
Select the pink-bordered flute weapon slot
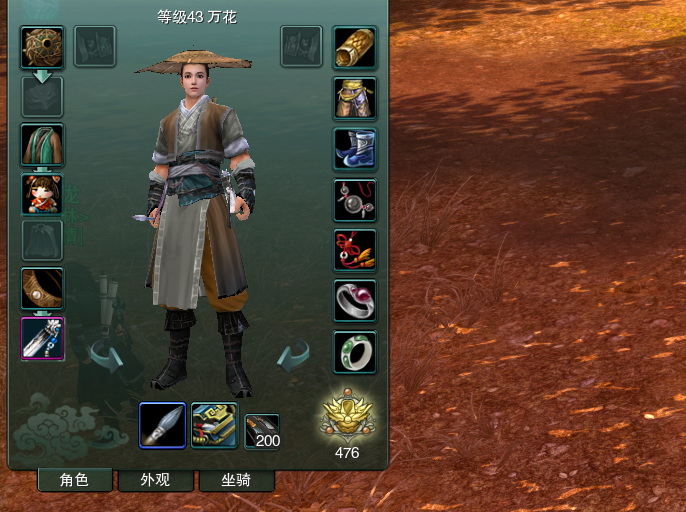[42, 338]
